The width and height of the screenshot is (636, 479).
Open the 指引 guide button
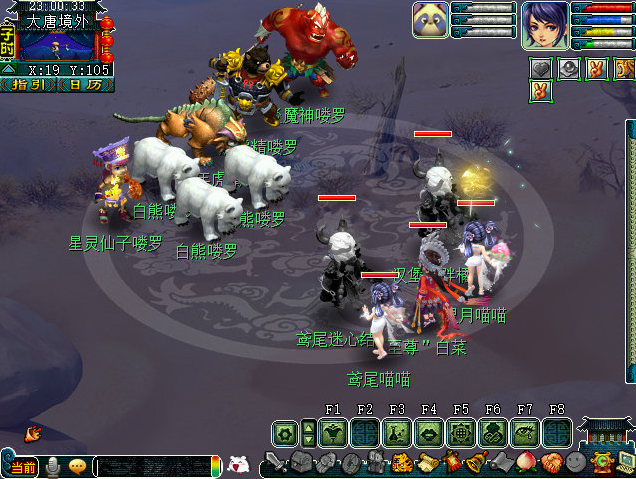pyautogui.click(x=33, y=85)
